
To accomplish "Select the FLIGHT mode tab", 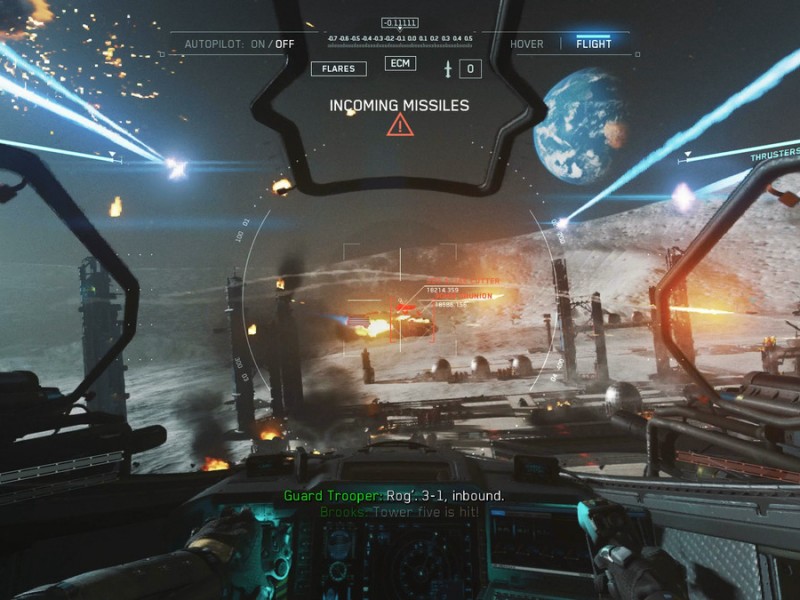I will (594, 44).
